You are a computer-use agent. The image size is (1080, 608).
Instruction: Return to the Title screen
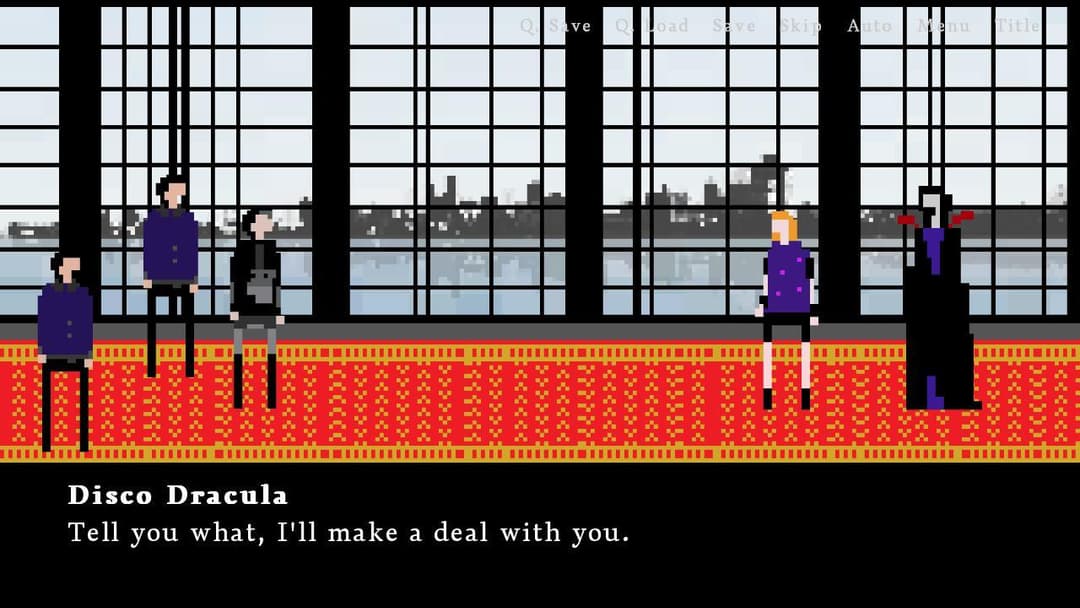[x=1017, y=26]
